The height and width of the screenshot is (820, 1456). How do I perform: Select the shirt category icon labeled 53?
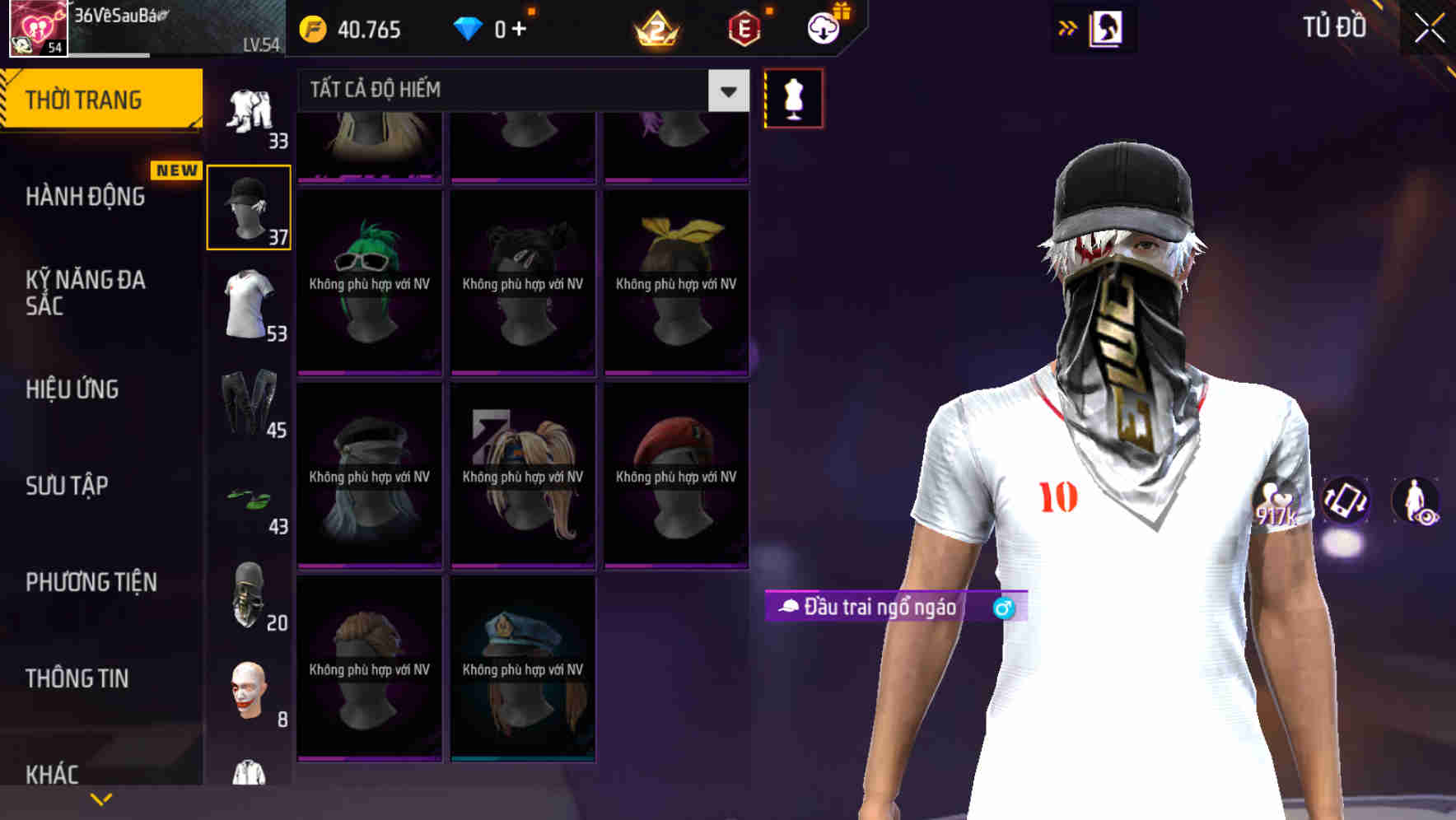[x=248, y=305]
